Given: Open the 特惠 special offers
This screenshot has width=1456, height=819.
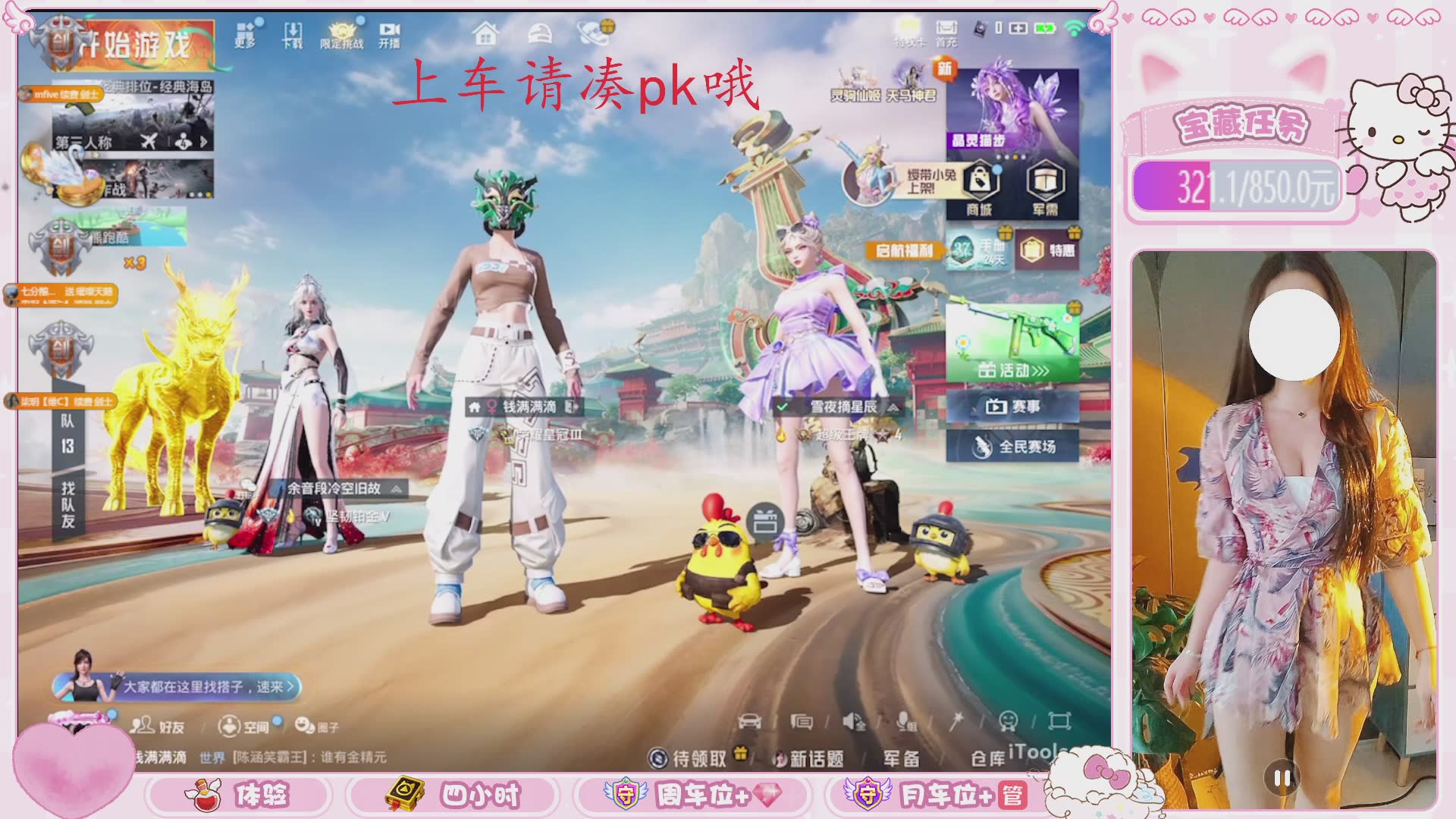Looking at the screenshot, I should pos(1050,249).
